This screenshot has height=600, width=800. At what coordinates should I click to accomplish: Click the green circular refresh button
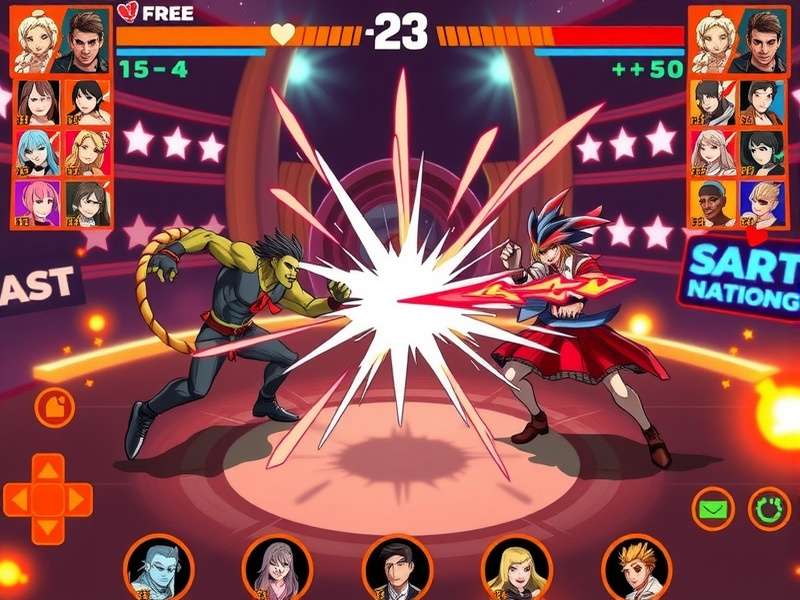pos(767,510)
